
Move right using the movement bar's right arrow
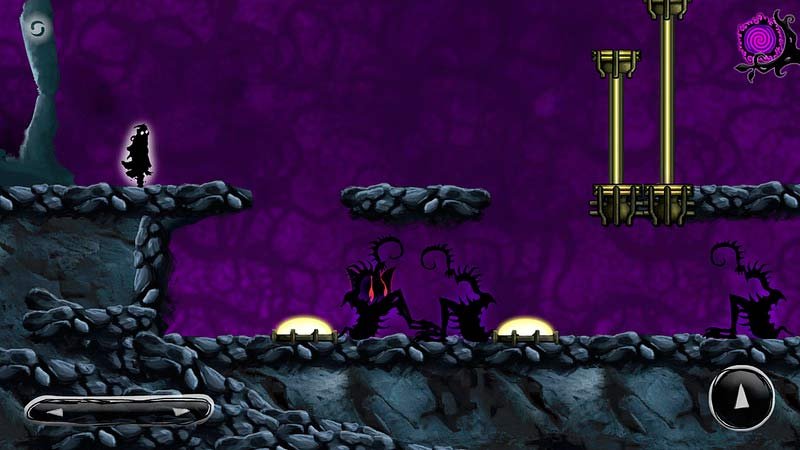[180, 410]
